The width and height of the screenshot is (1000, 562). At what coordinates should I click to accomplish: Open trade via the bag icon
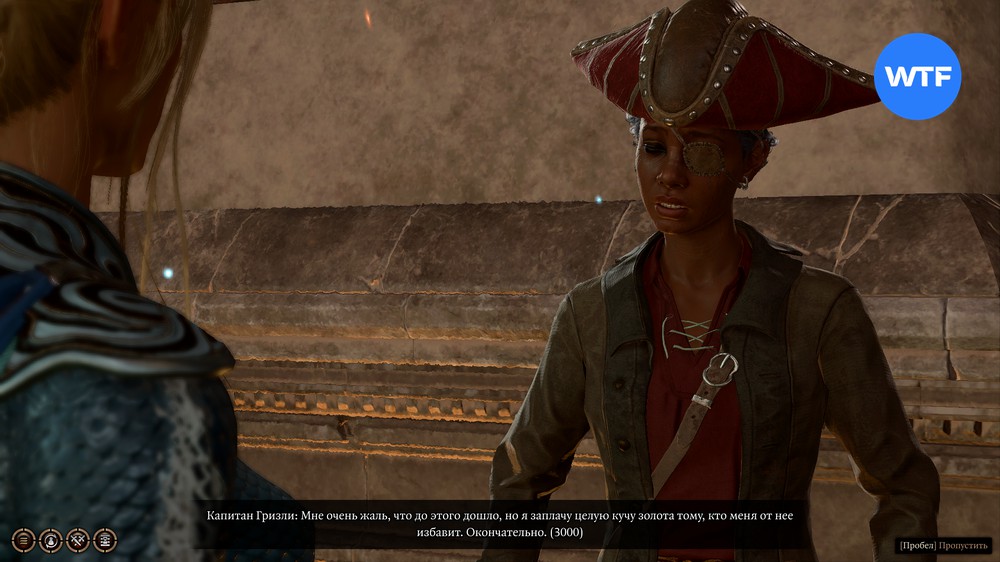pos(50,541)
